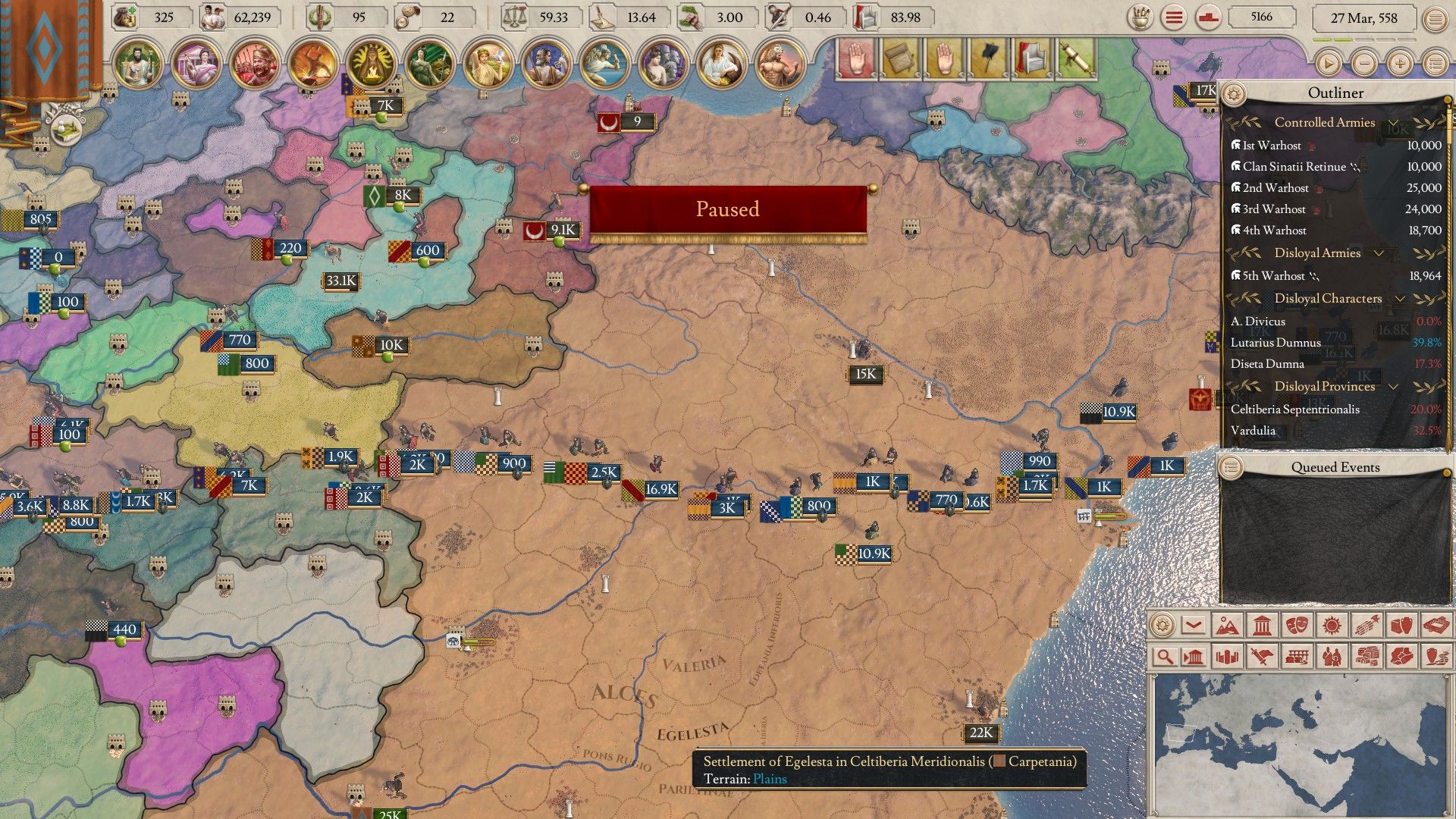Collapse the Controlled Armies section
The image size is (1456, 819).
(x=1392, y=123)
